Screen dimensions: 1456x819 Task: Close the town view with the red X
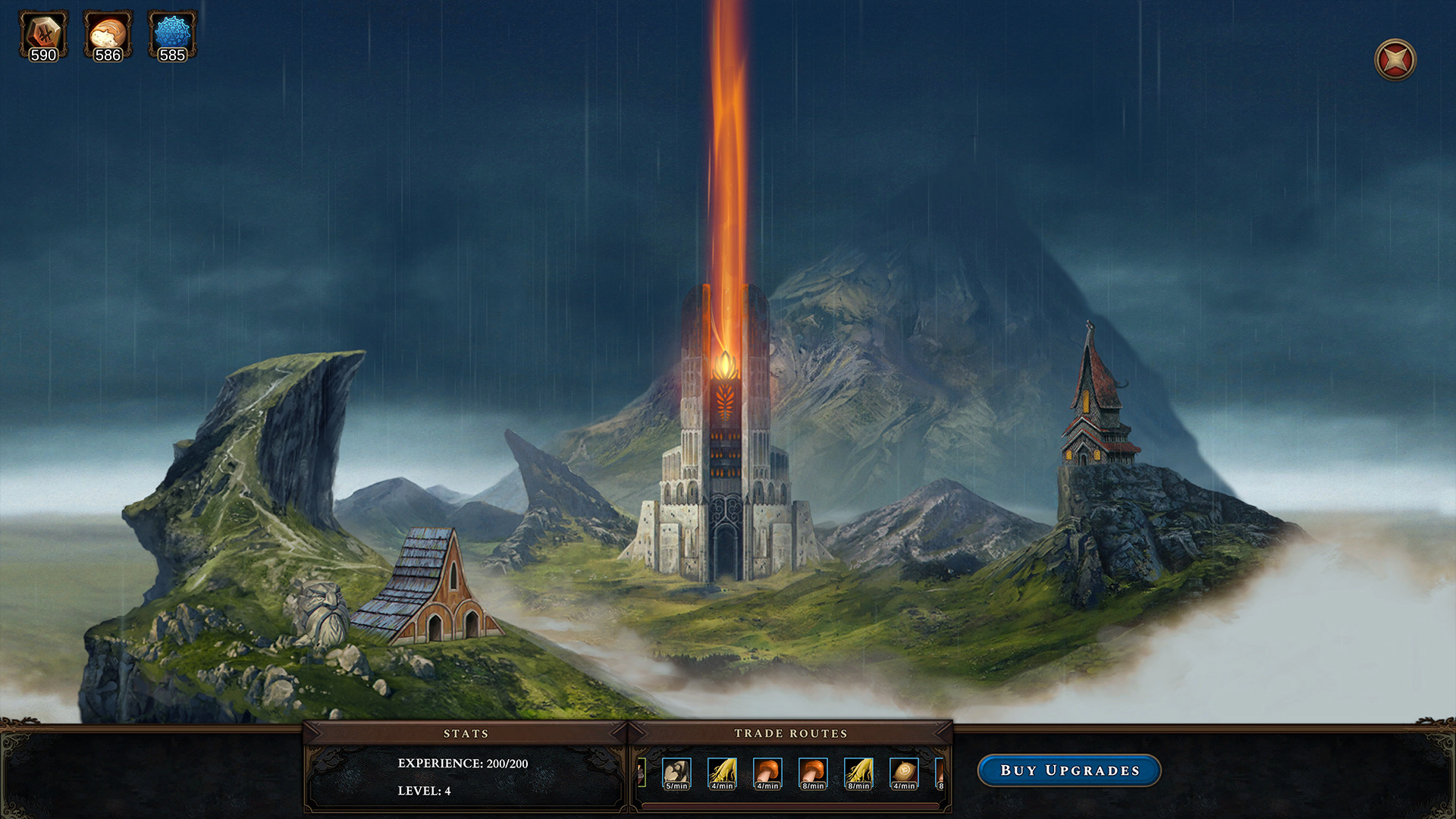click(x=1395, y=60)
